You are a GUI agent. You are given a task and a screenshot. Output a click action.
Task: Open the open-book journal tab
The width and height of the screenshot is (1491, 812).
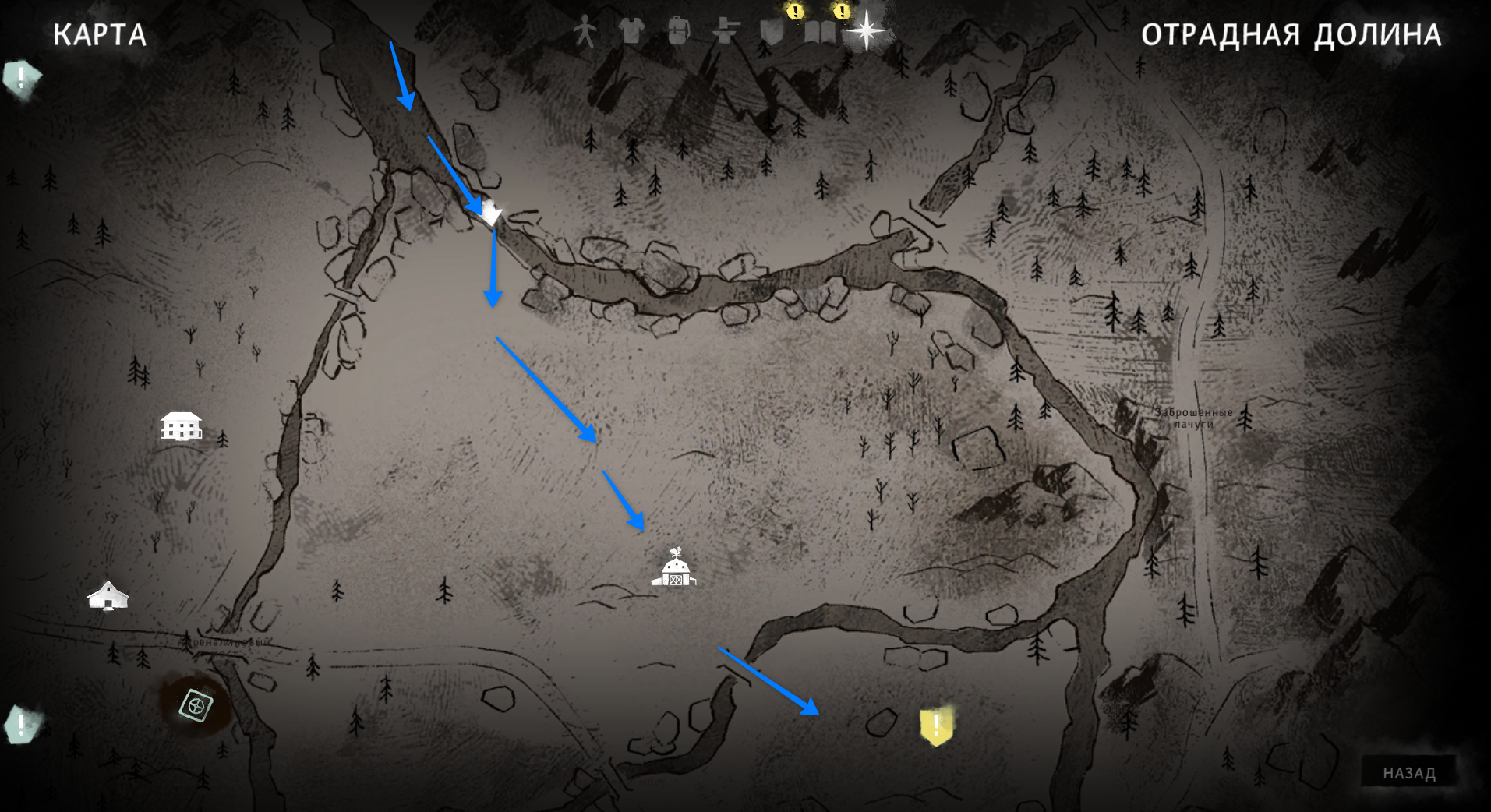click(819, 32)
